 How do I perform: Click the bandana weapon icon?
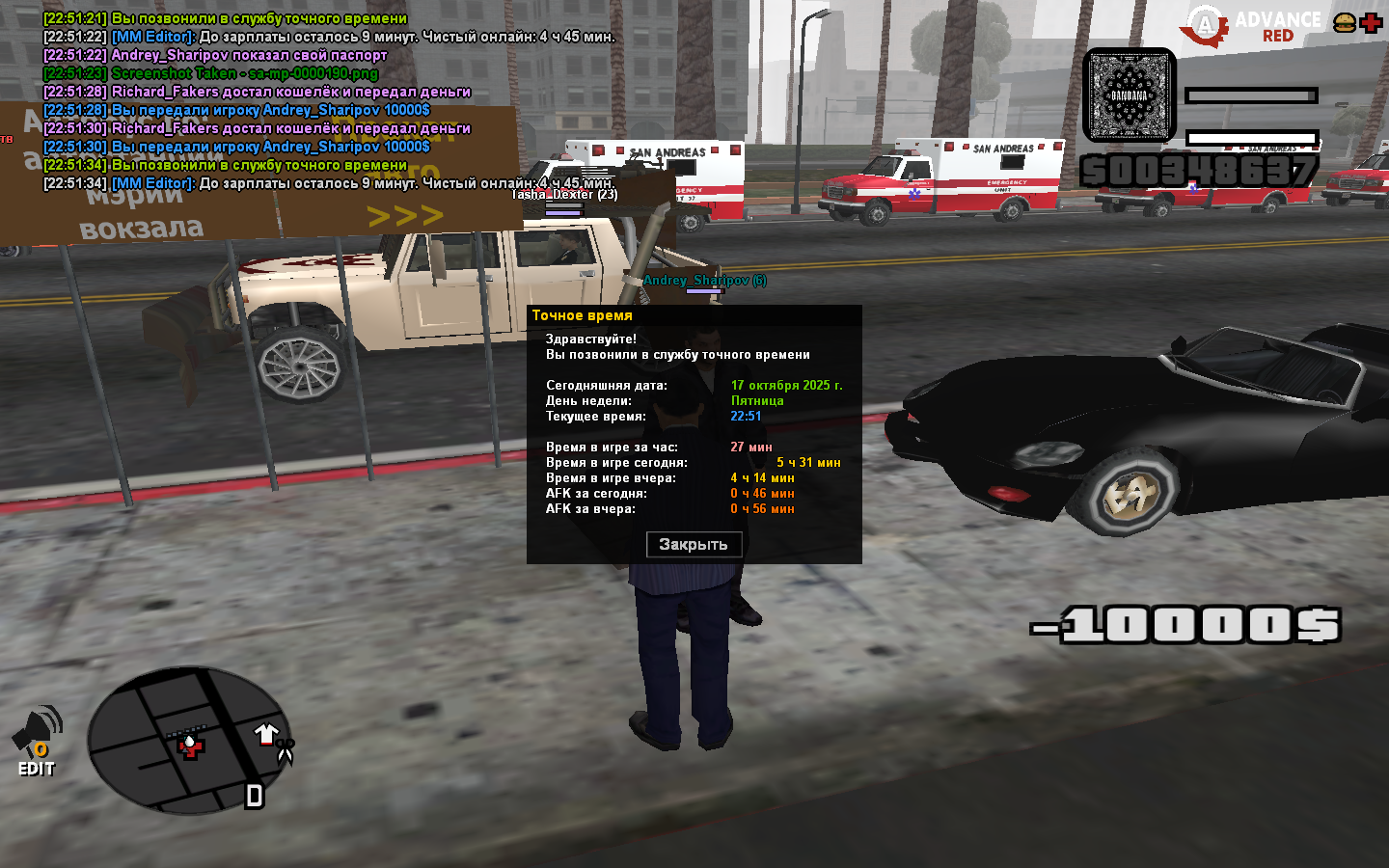pos(1130,95)
